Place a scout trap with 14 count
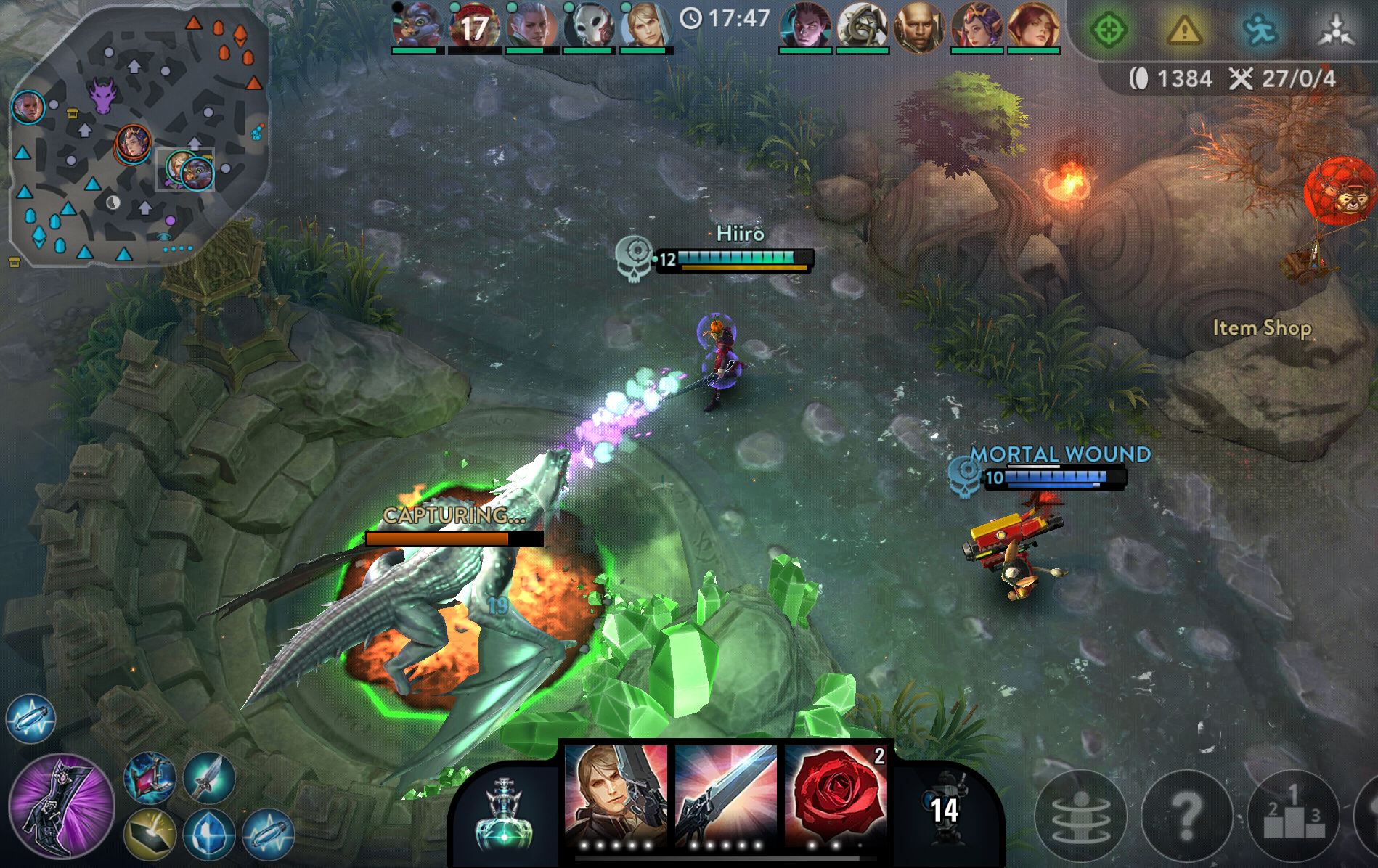Viewport: 1378px width, 868px height. 944,809
